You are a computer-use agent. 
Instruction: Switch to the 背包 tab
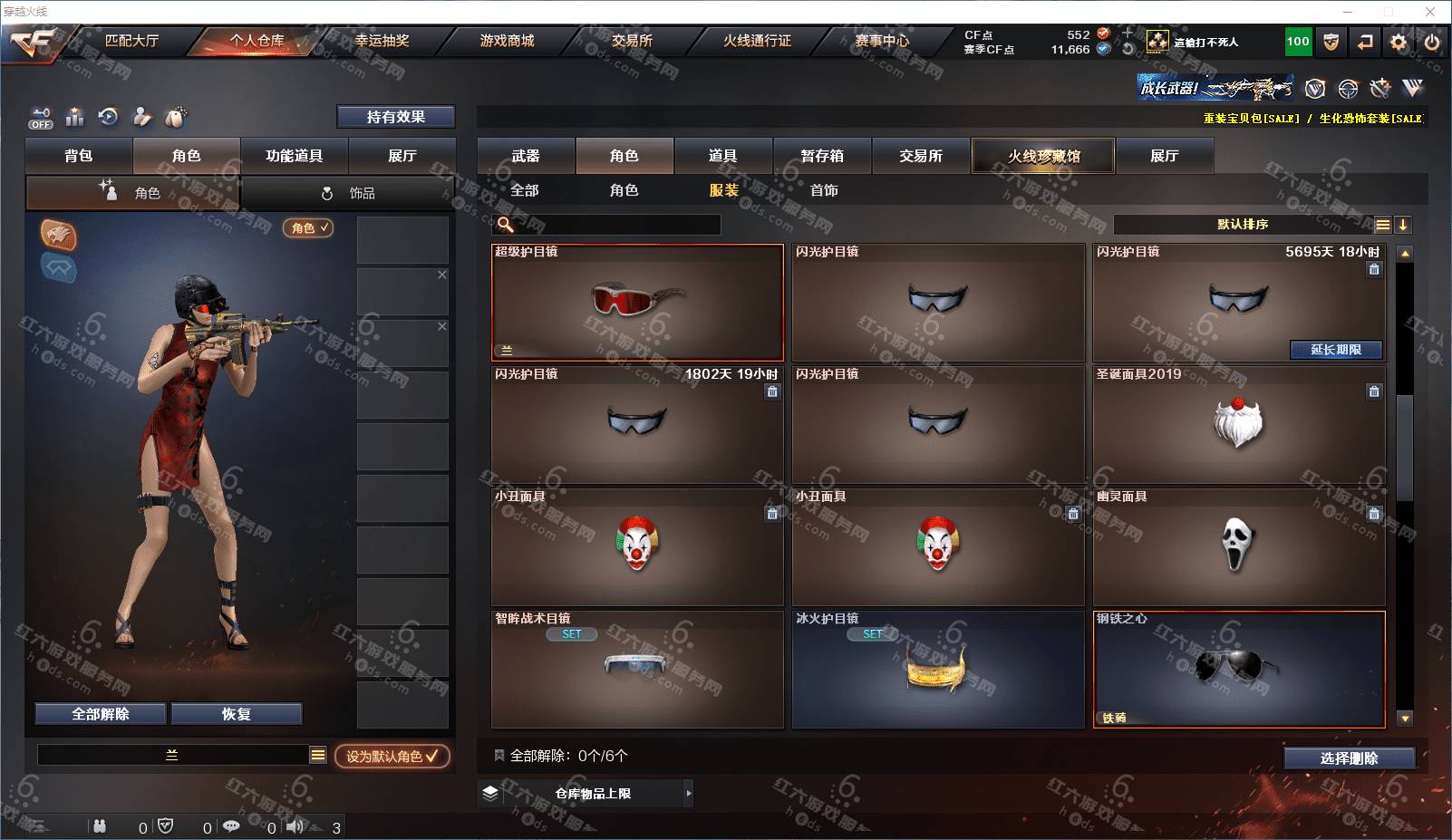tap(79, 156)
